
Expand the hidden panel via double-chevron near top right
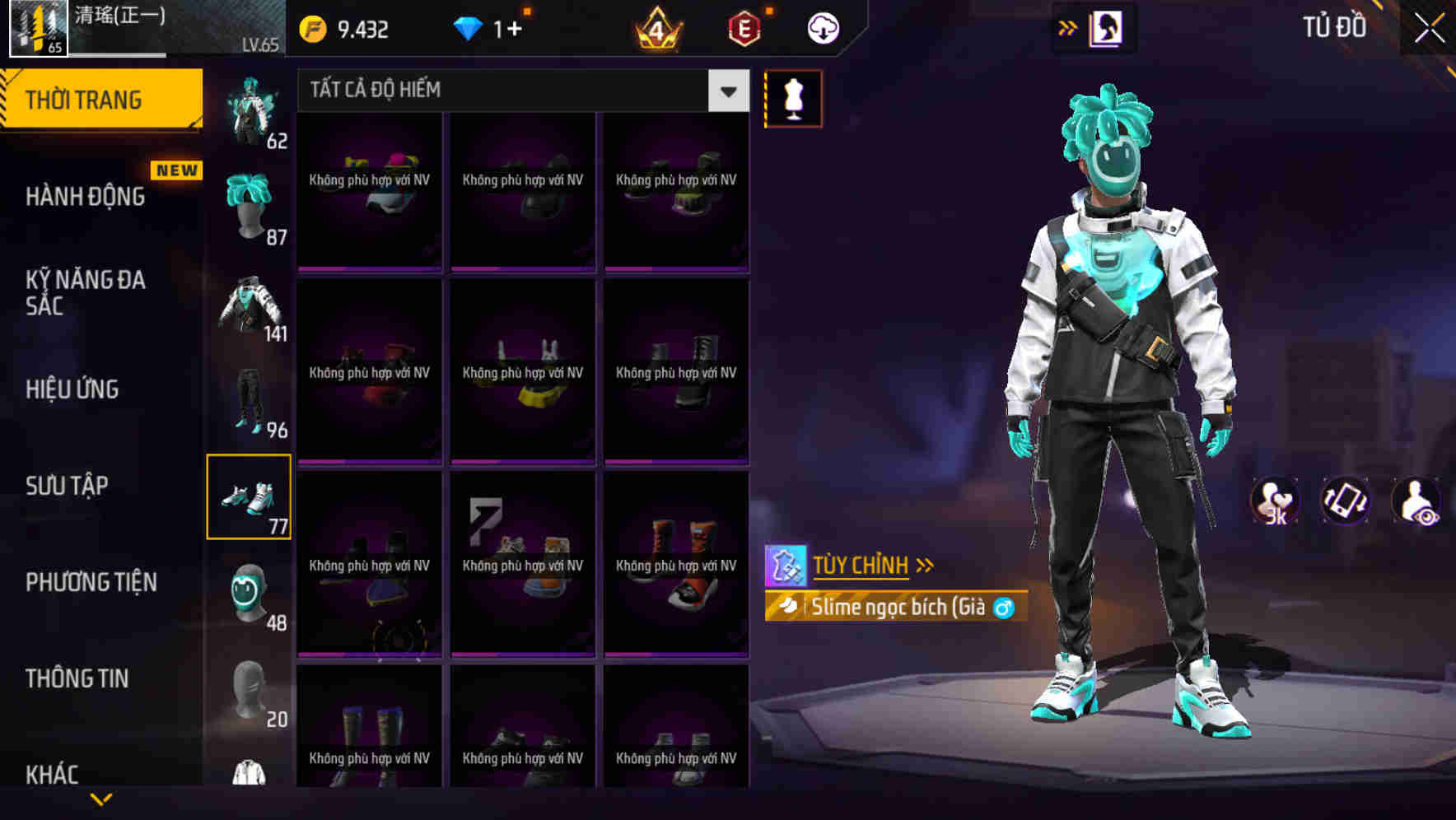click(x=1067, y=27)
